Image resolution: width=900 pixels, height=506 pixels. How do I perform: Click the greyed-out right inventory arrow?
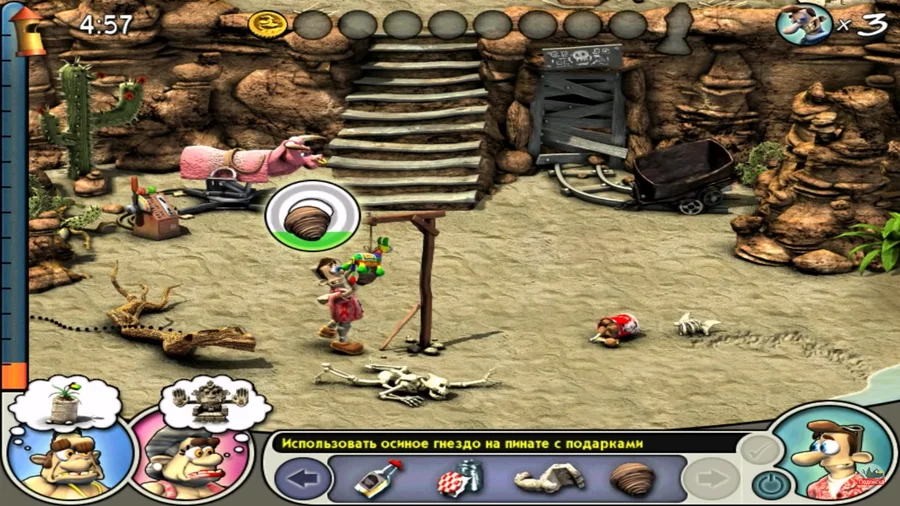pos(711,480)
